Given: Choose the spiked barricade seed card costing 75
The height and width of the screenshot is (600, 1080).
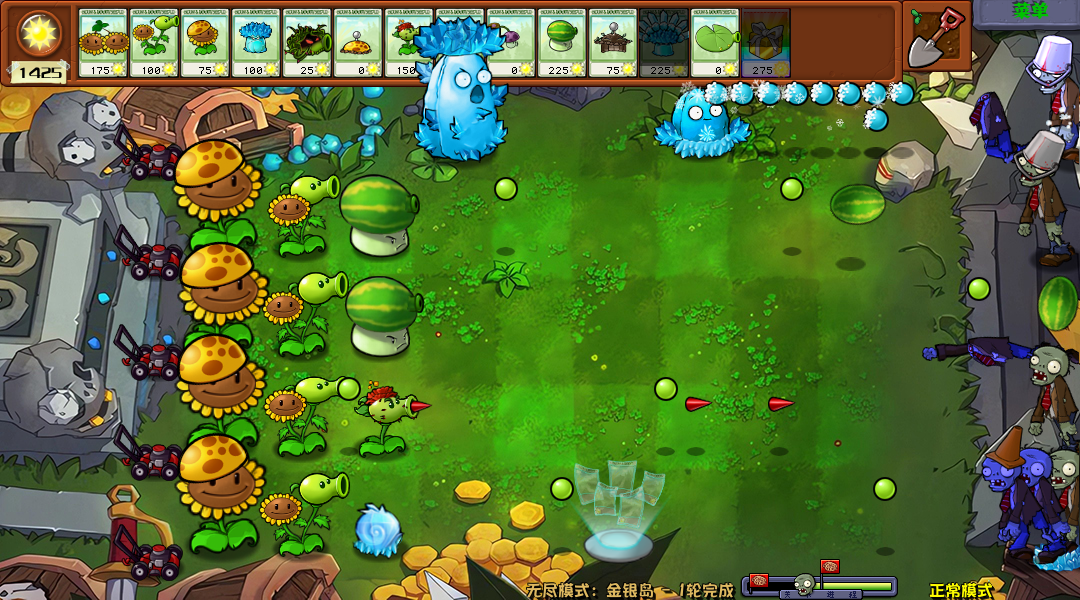Looking at the screenshot, I should pos(613,42).
